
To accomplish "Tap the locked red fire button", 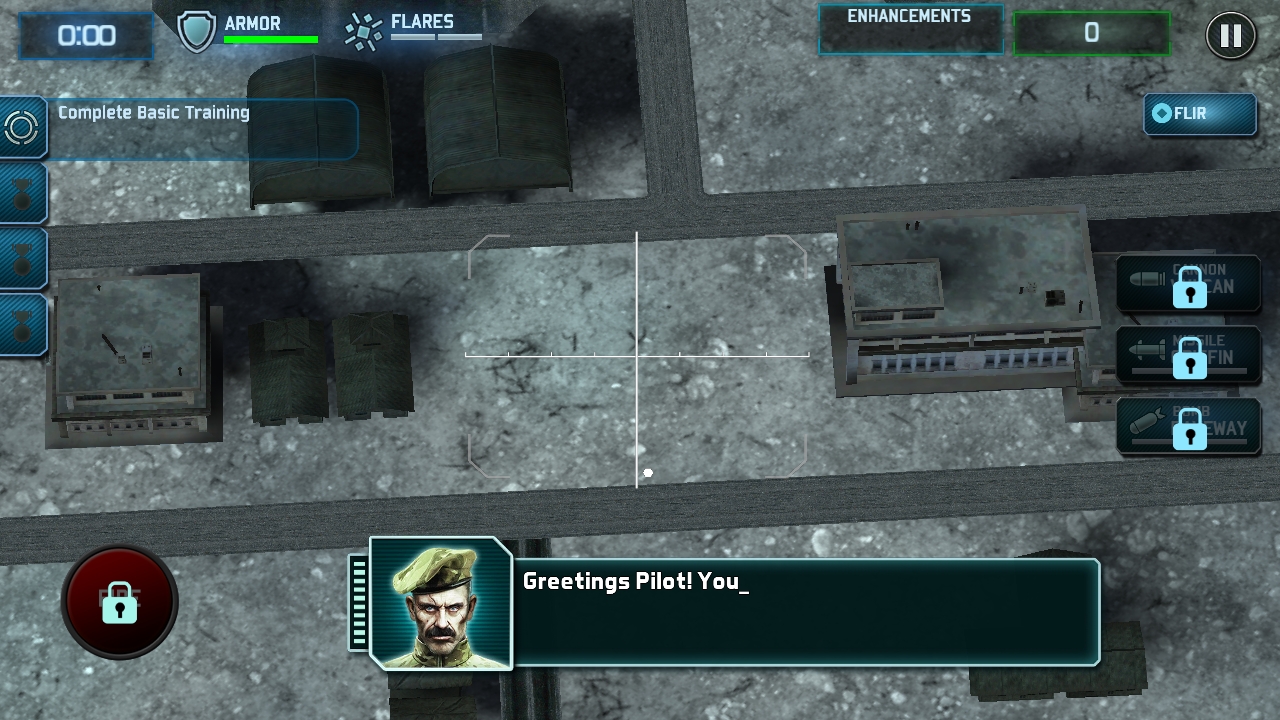I will (x=119, y=602).
